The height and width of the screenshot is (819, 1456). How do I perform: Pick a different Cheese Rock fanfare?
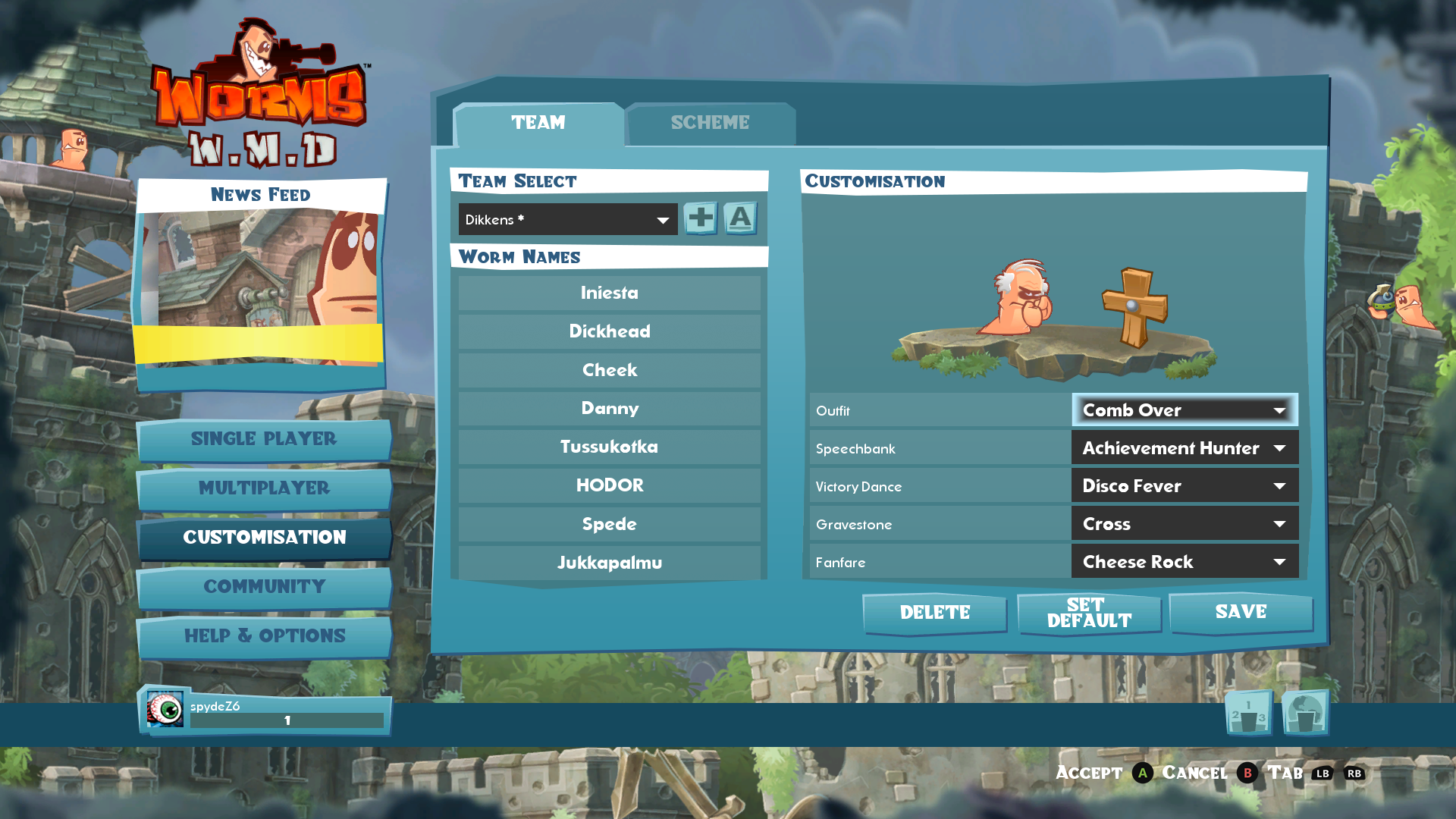[1185, 562]
